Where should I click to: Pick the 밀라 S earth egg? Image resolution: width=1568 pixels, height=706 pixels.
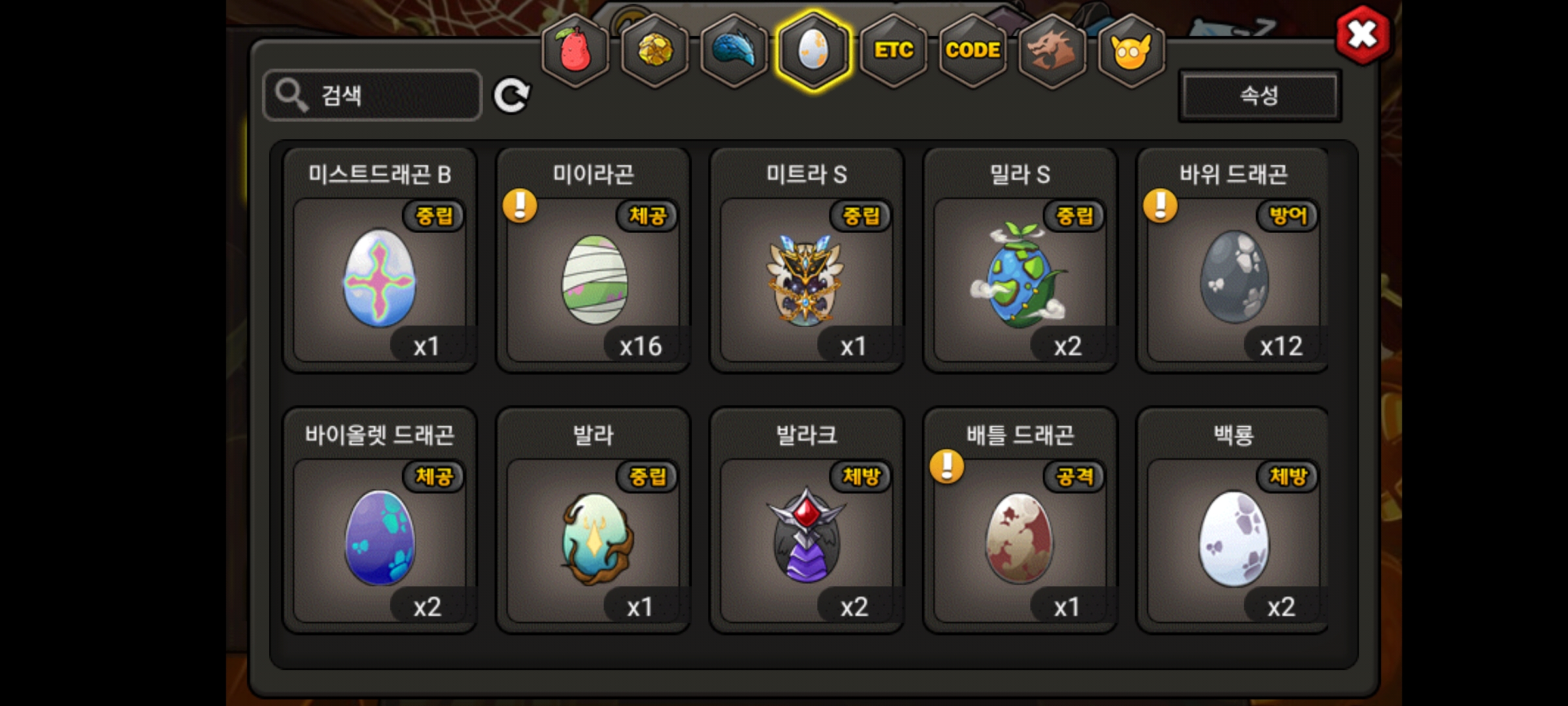click(1020, 278)
